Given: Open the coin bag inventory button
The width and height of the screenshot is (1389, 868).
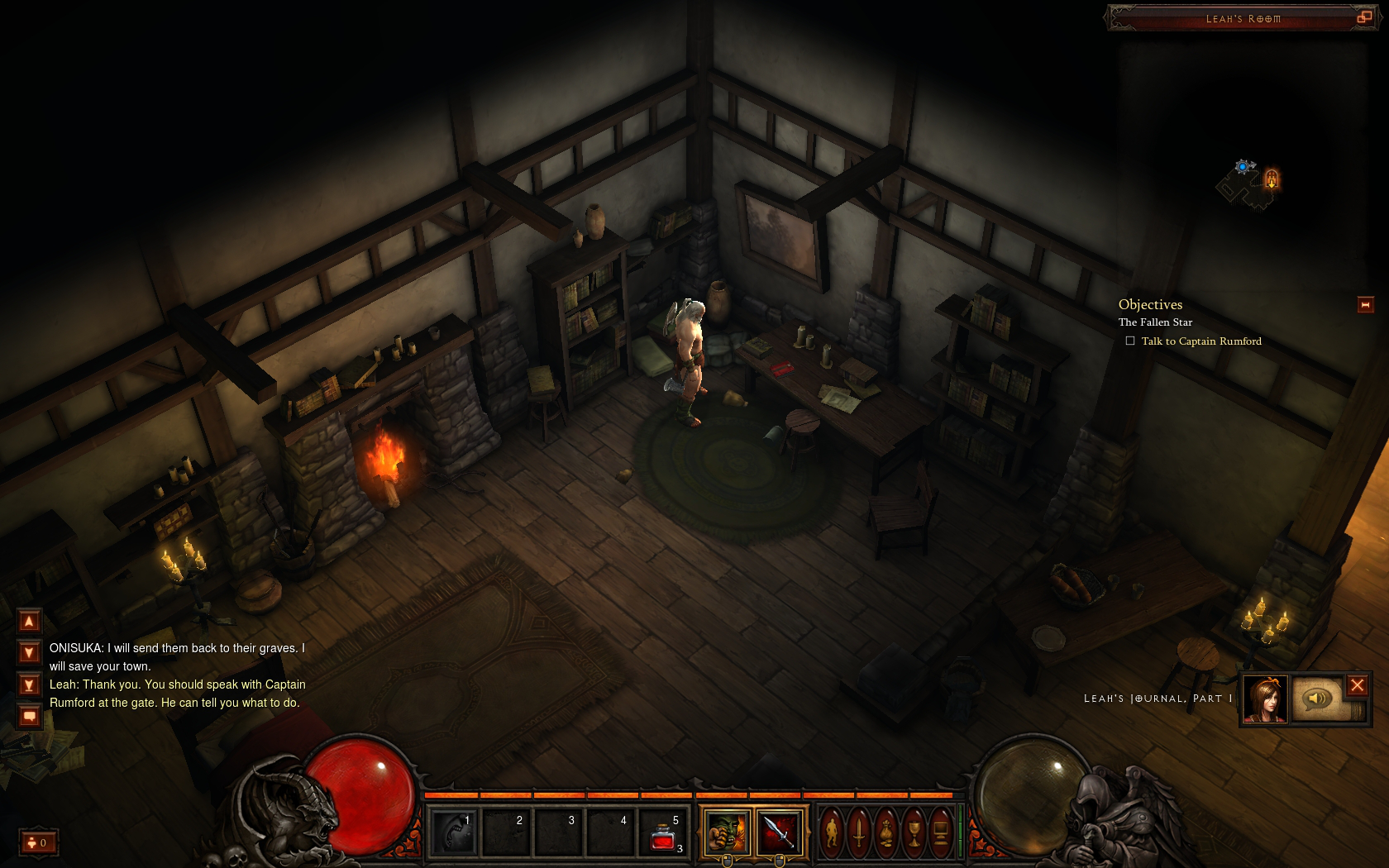Looking at the screenshot, I should coord(886,832).
